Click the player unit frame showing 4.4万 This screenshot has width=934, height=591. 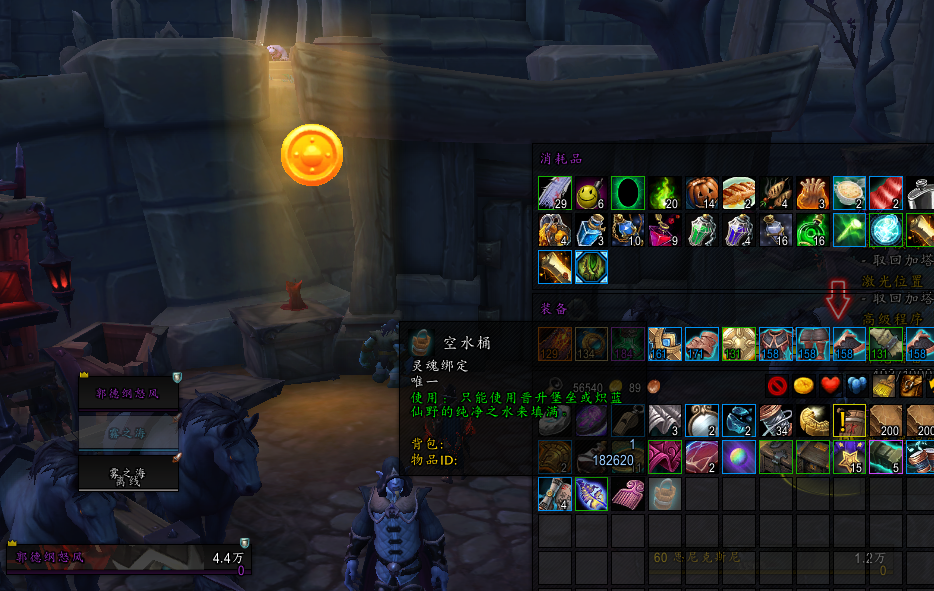coord(128,558)
